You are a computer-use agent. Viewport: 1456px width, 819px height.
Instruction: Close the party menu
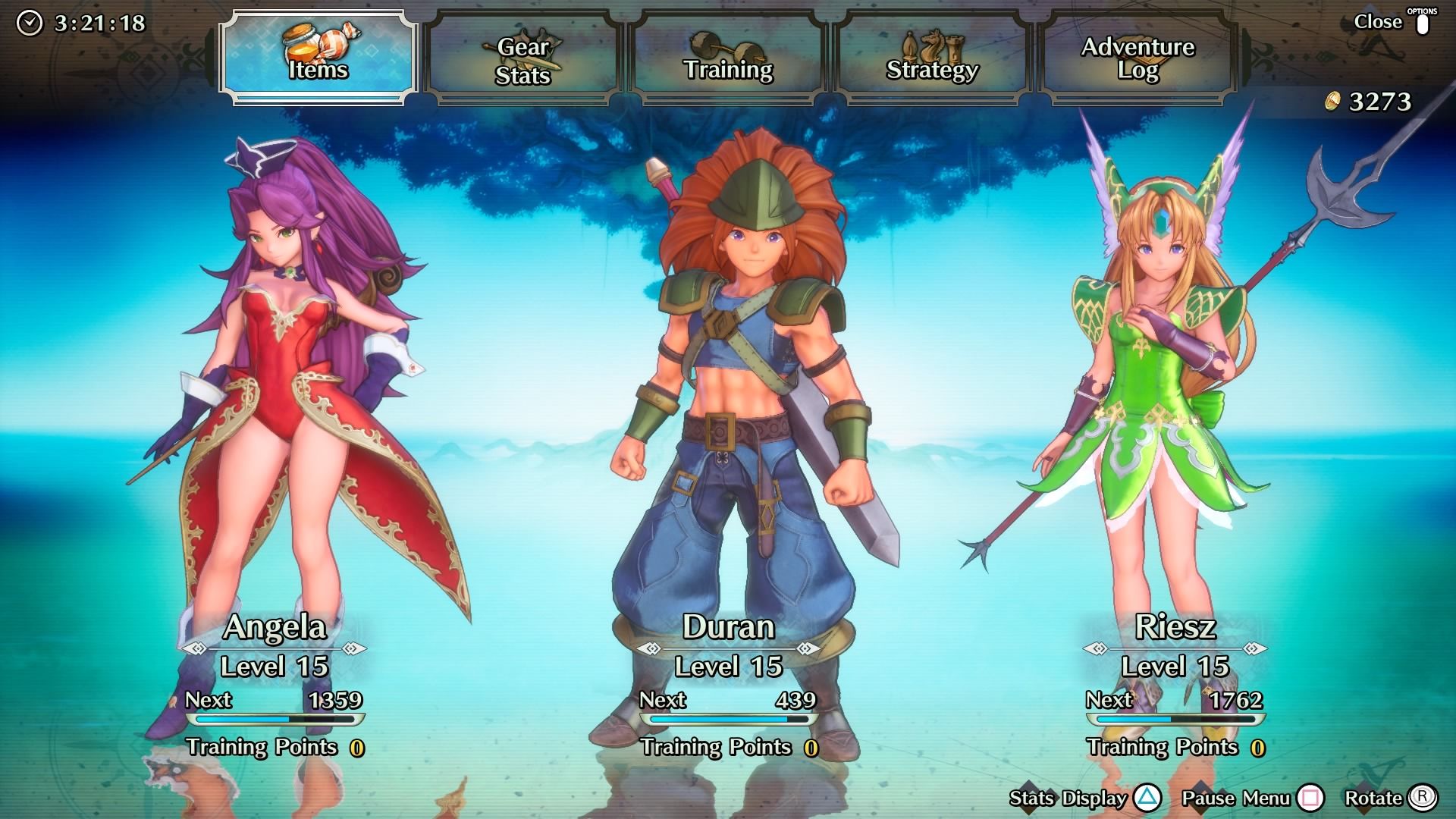tap(1392, 23)
